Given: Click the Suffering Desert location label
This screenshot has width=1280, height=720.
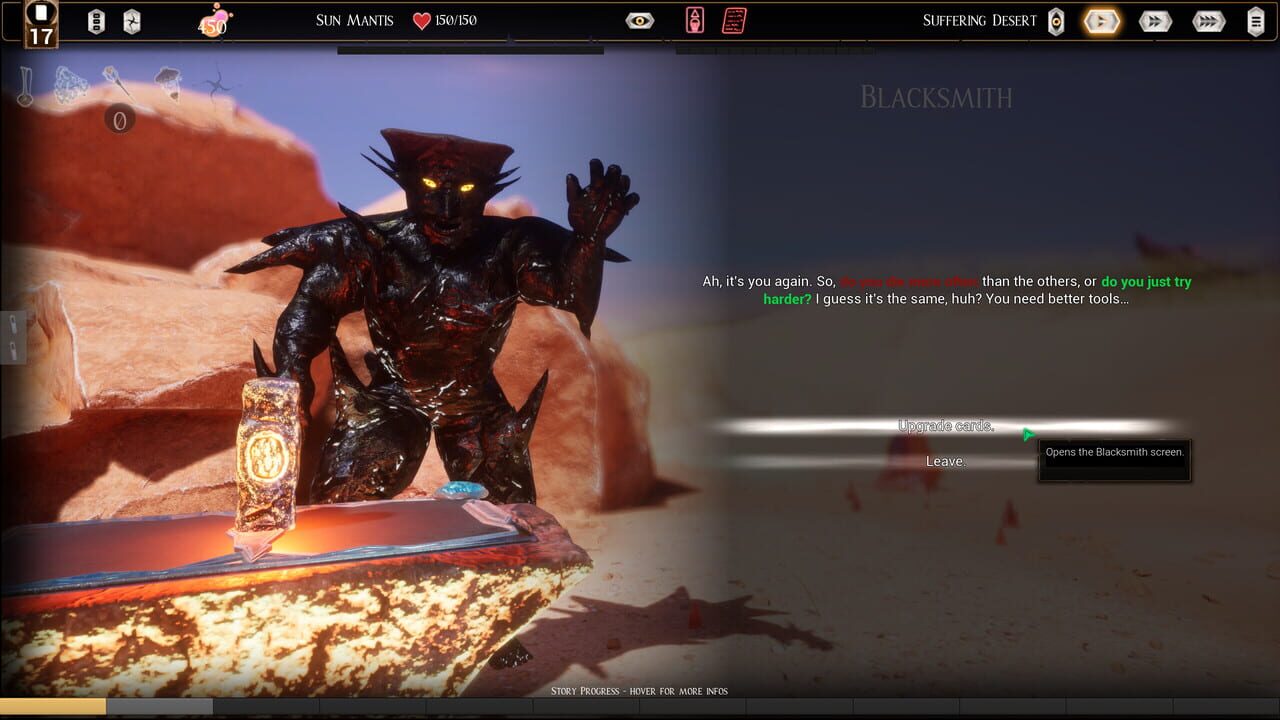Looking at the screenshot, I should click(x=979, y=20).
